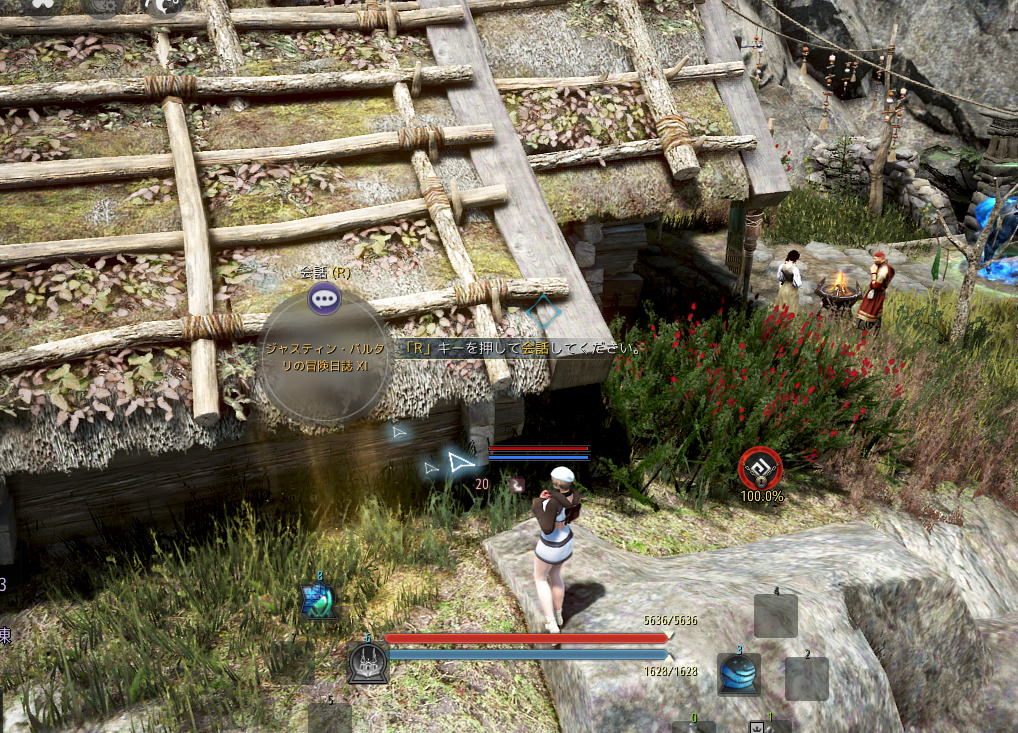The height and width of the screenshot is (733, 1018).
Task: Click the cog-shaped icon at the top edge
Action: coord(104,6)
